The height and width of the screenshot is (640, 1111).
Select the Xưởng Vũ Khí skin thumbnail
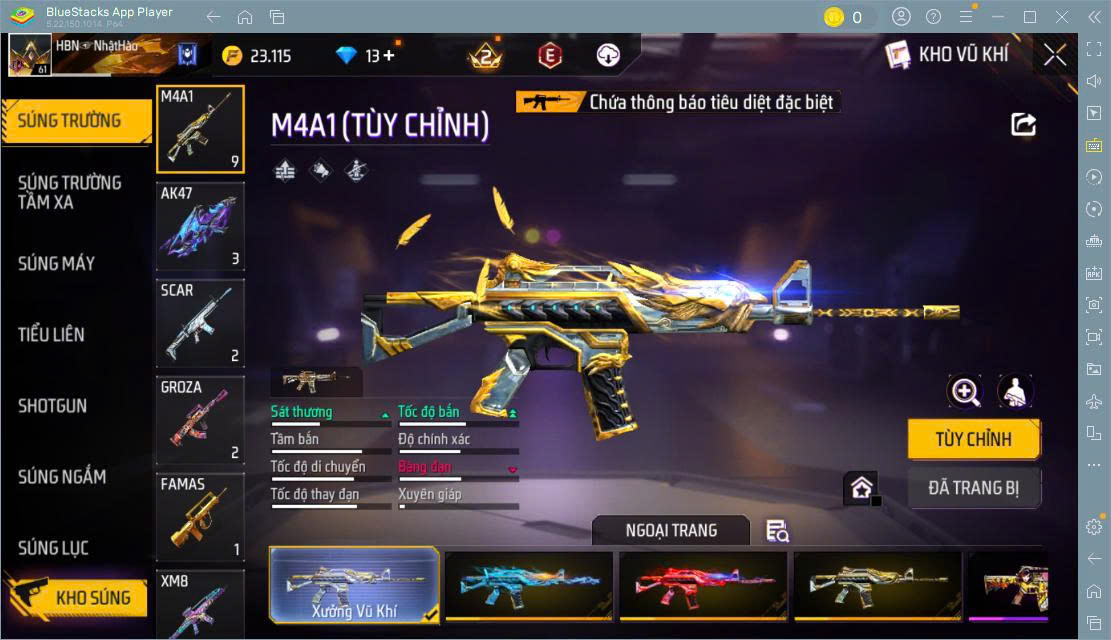355,584
